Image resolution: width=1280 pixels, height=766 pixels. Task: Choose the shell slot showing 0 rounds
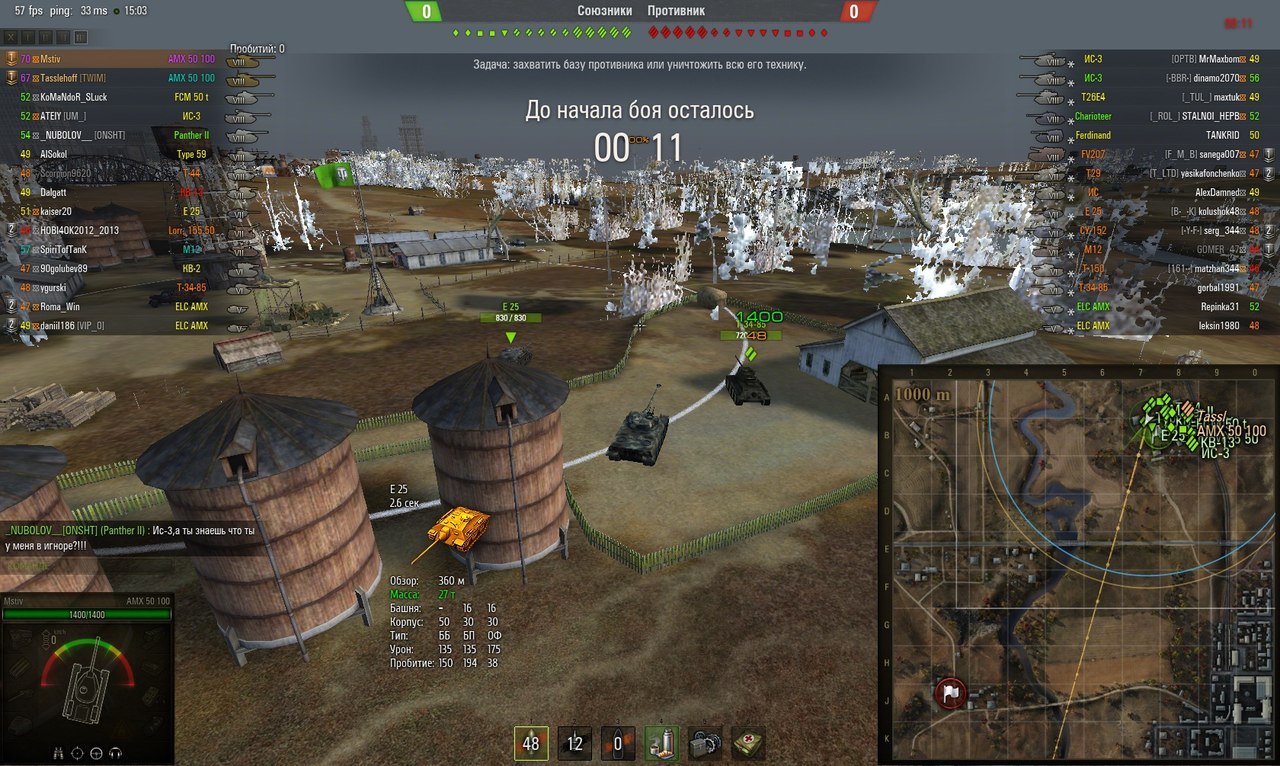[618, 743]
